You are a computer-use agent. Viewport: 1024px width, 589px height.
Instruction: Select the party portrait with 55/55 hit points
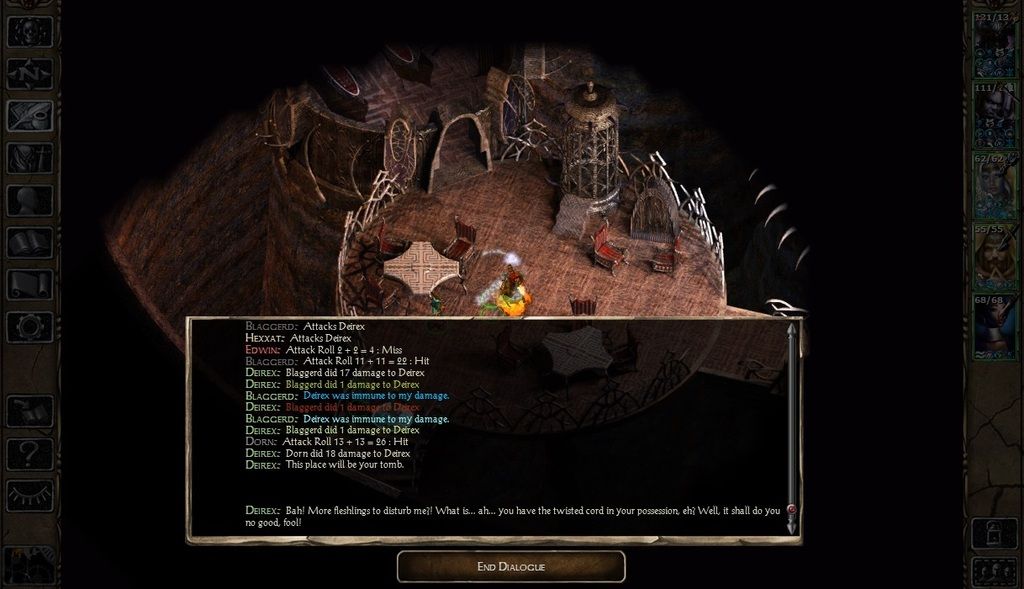(996, 256)
